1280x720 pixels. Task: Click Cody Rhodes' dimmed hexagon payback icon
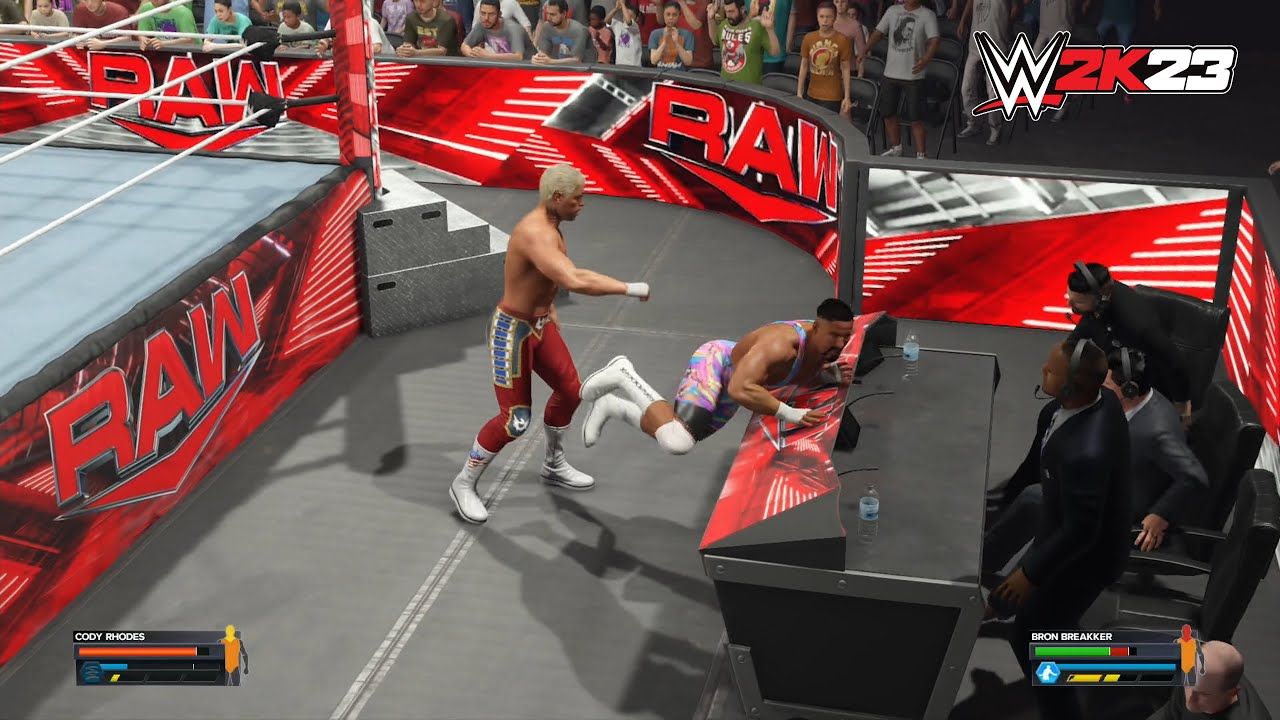tap(89, 671)
